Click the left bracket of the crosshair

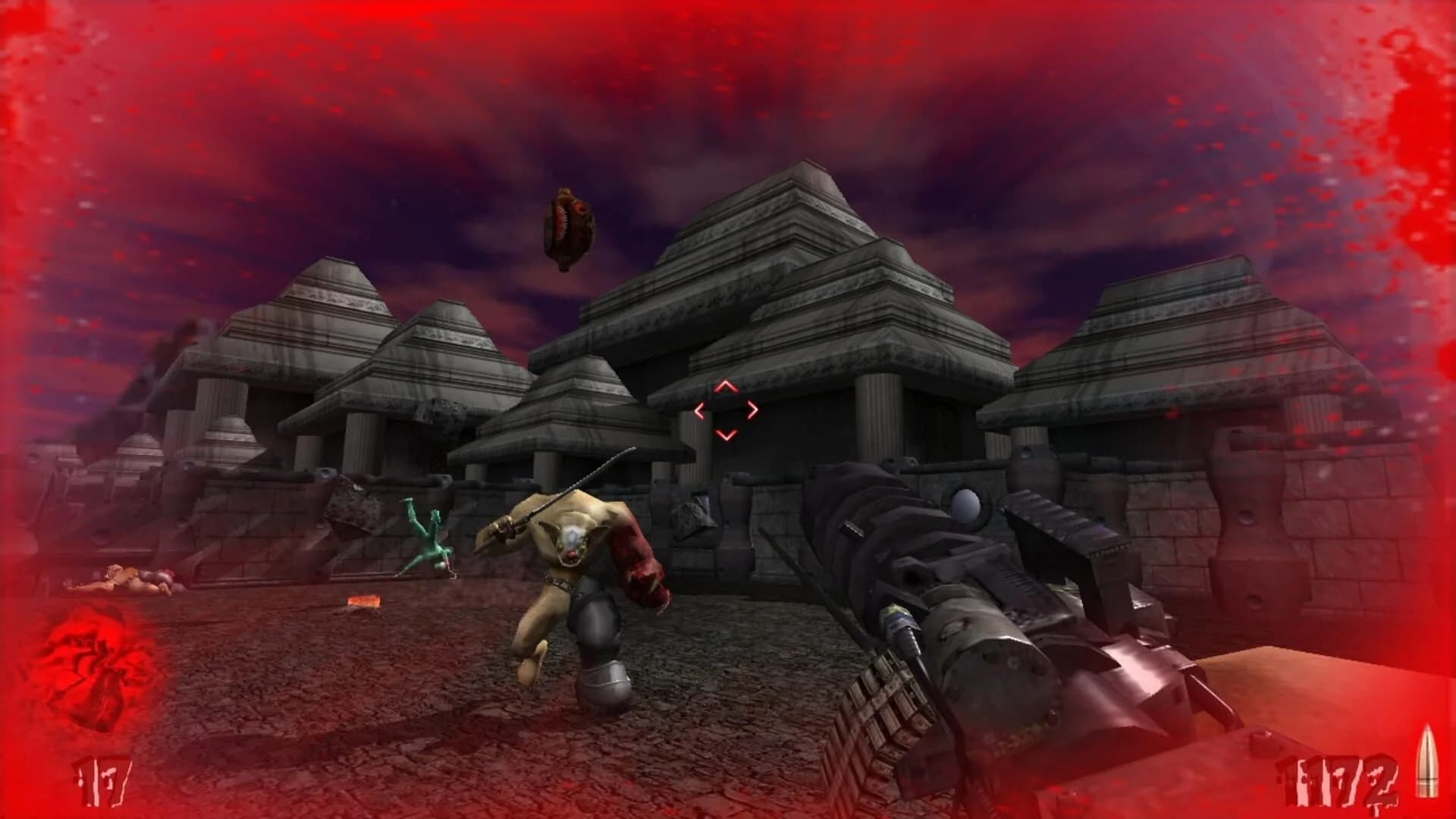tap(700, 409)
